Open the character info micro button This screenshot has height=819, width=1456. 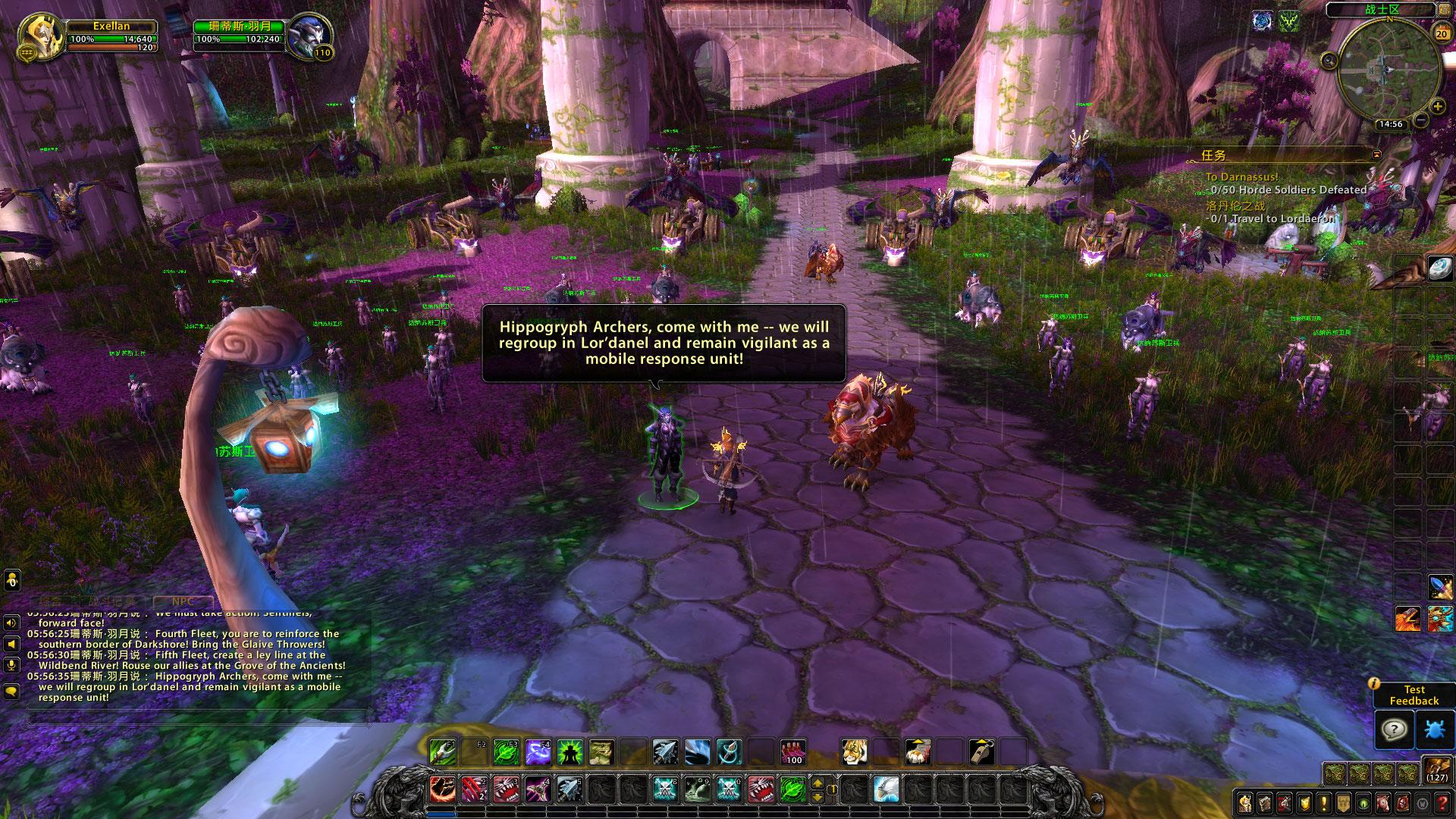[x=1245, y=803]
